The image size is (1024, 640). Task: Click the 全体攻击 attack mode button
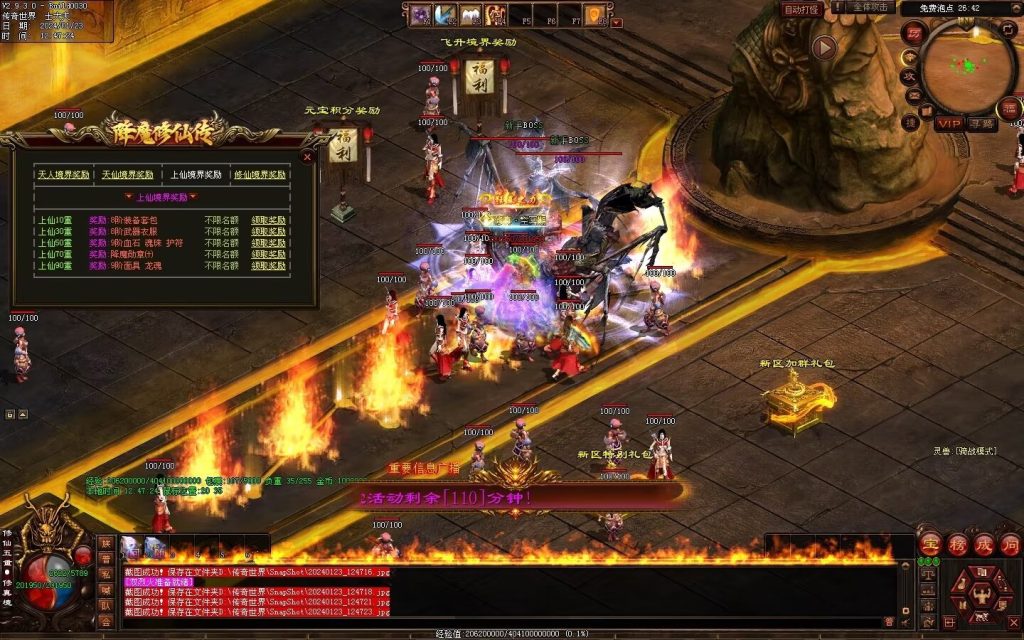pyautogui.click(x=870, y=8)
